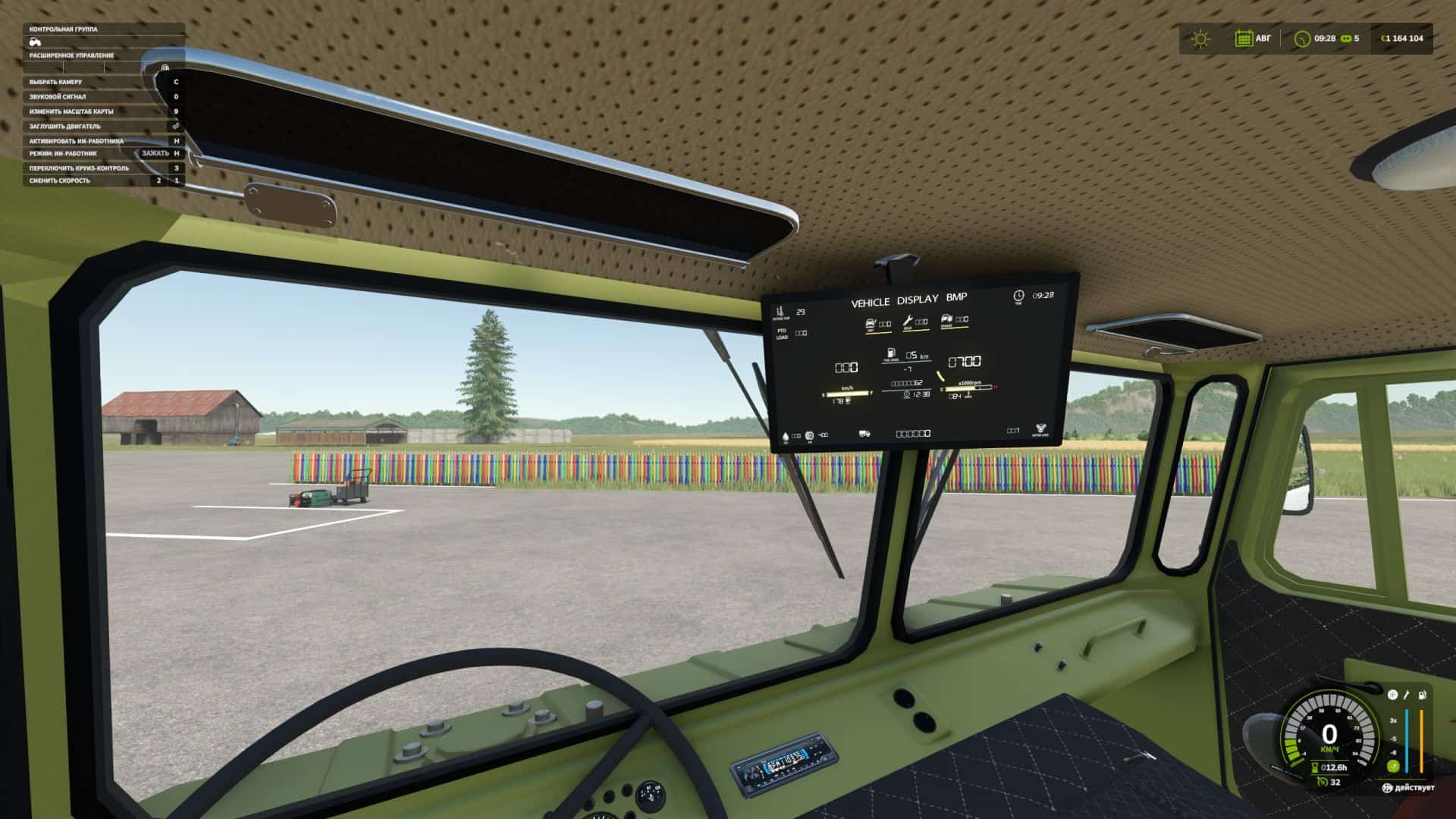Click the sun weather icon
This screenshot has height=819, width=1456.
point(1200,39)
